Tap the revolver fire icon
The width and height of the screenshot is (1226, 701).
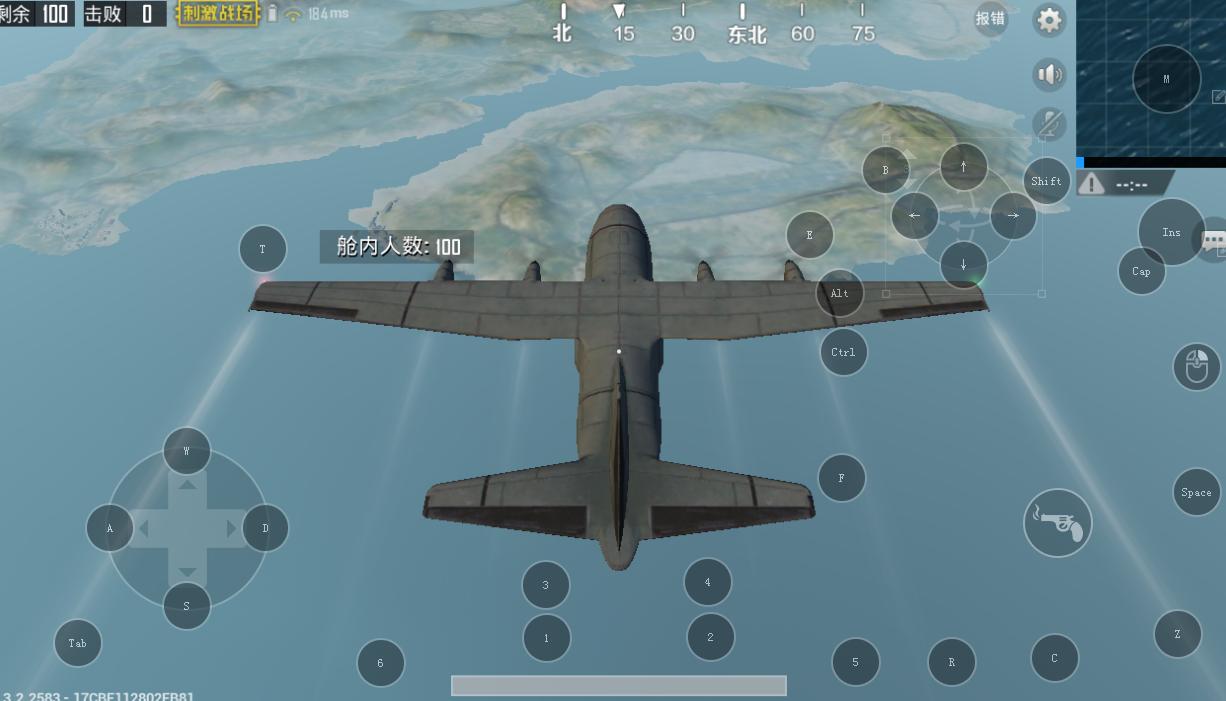tap(1057, 523)
